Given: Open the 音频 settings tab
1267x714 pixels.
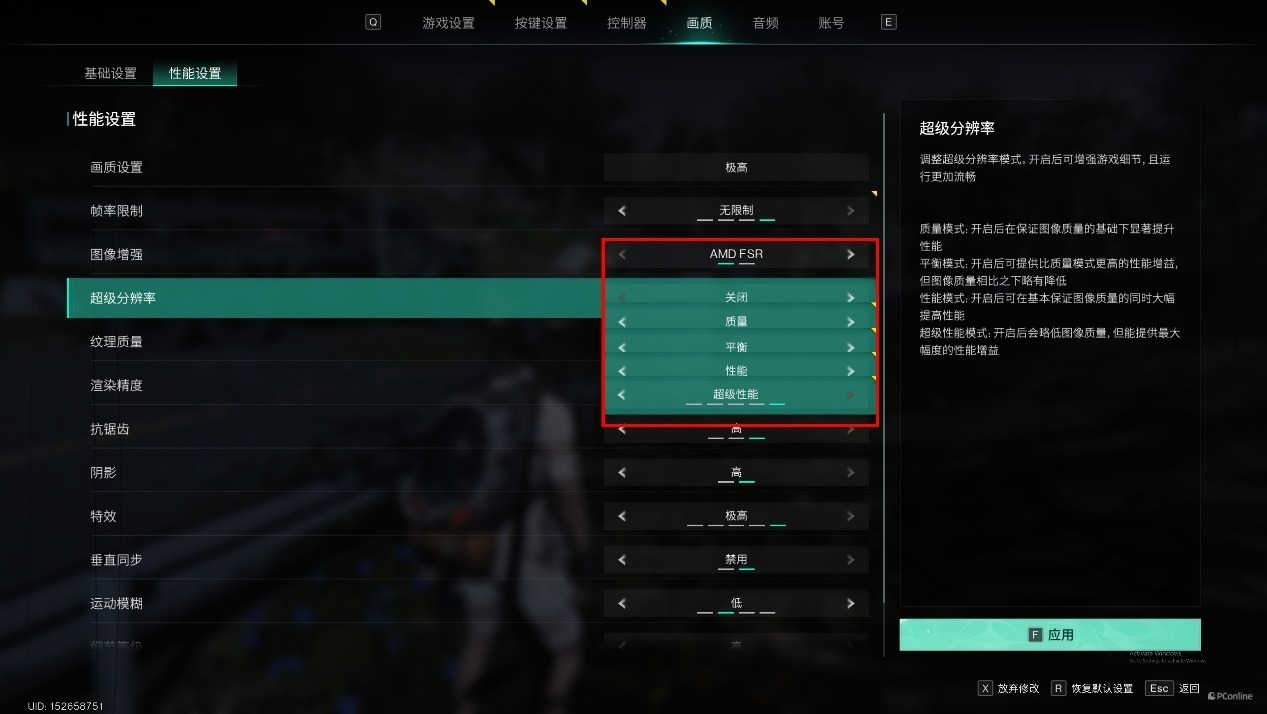Looking at the screenshot, I should pos(765,23).
